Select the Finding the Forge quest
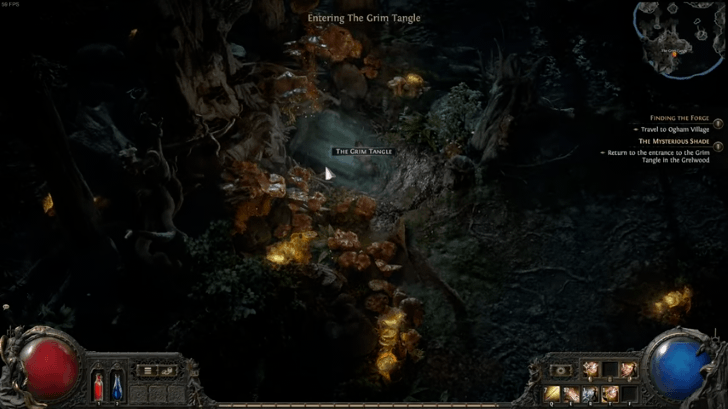Viewport: 728px width, 409px height. pos(678,117)
